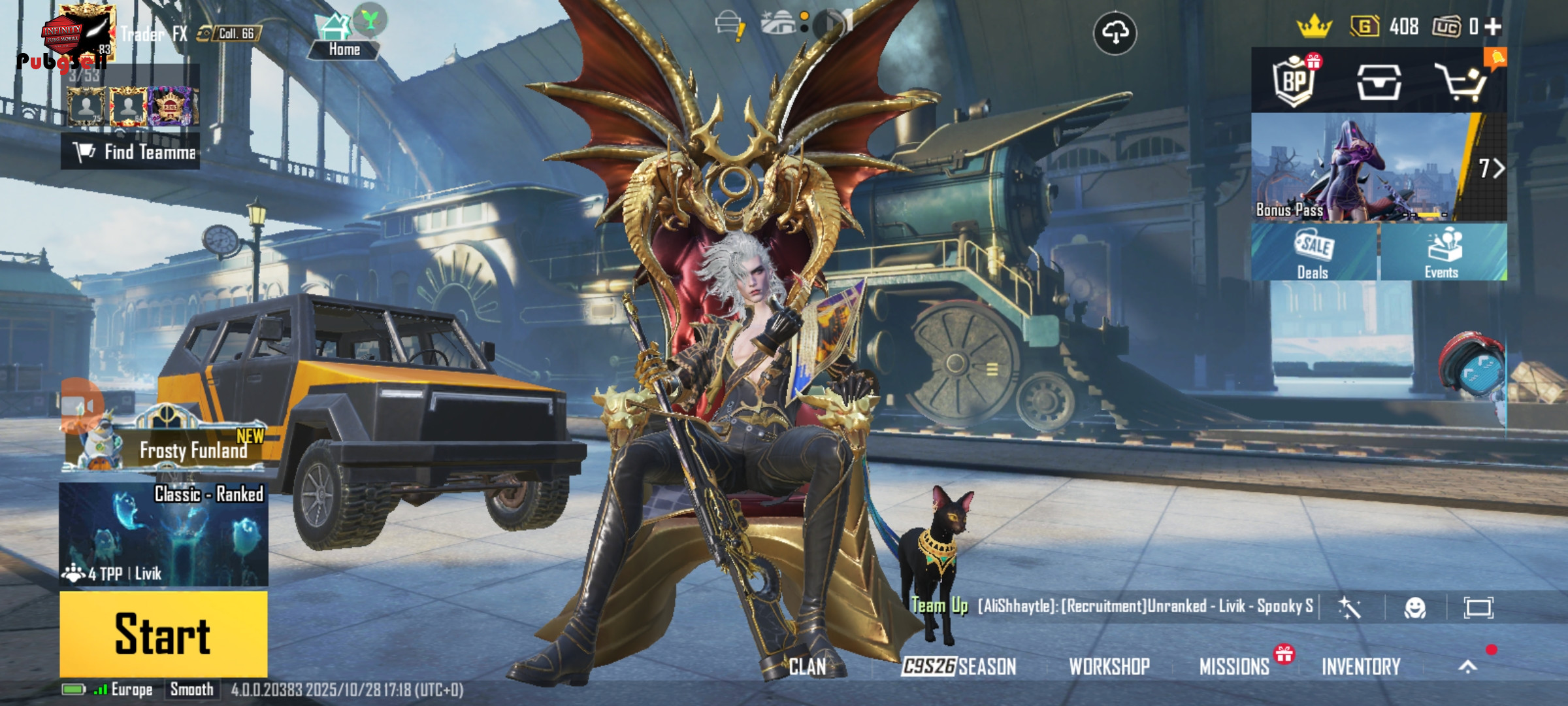The height and width of the screenshot is (706, 1568).
Task: Click the Find Teammates button
Action: tap(131, 152)
